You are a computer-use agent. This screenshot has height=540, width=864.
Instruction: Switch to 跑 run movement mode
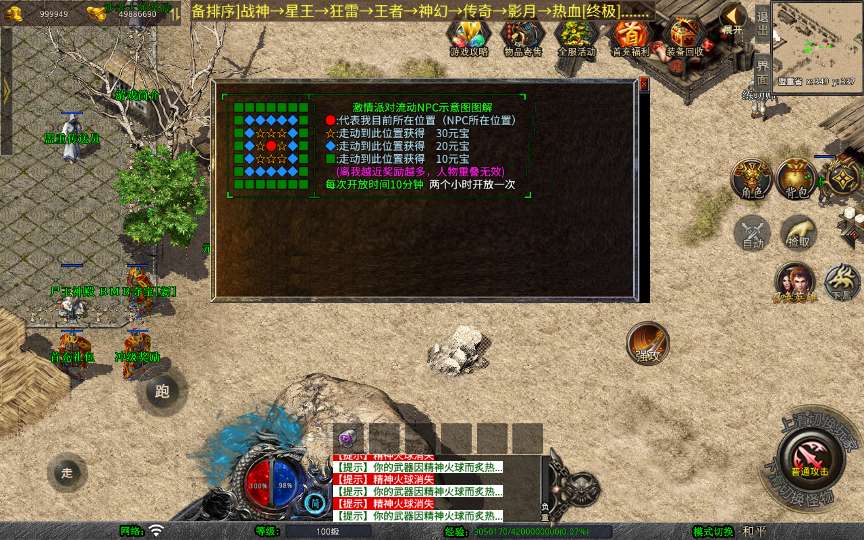(x=163, y=391)
